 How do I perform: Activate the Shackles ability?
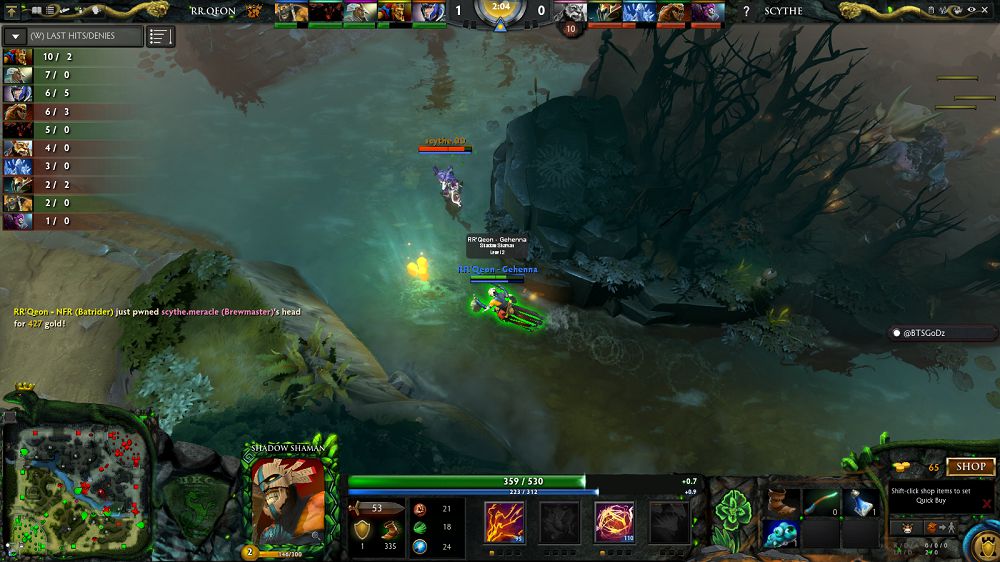point(614,521)
